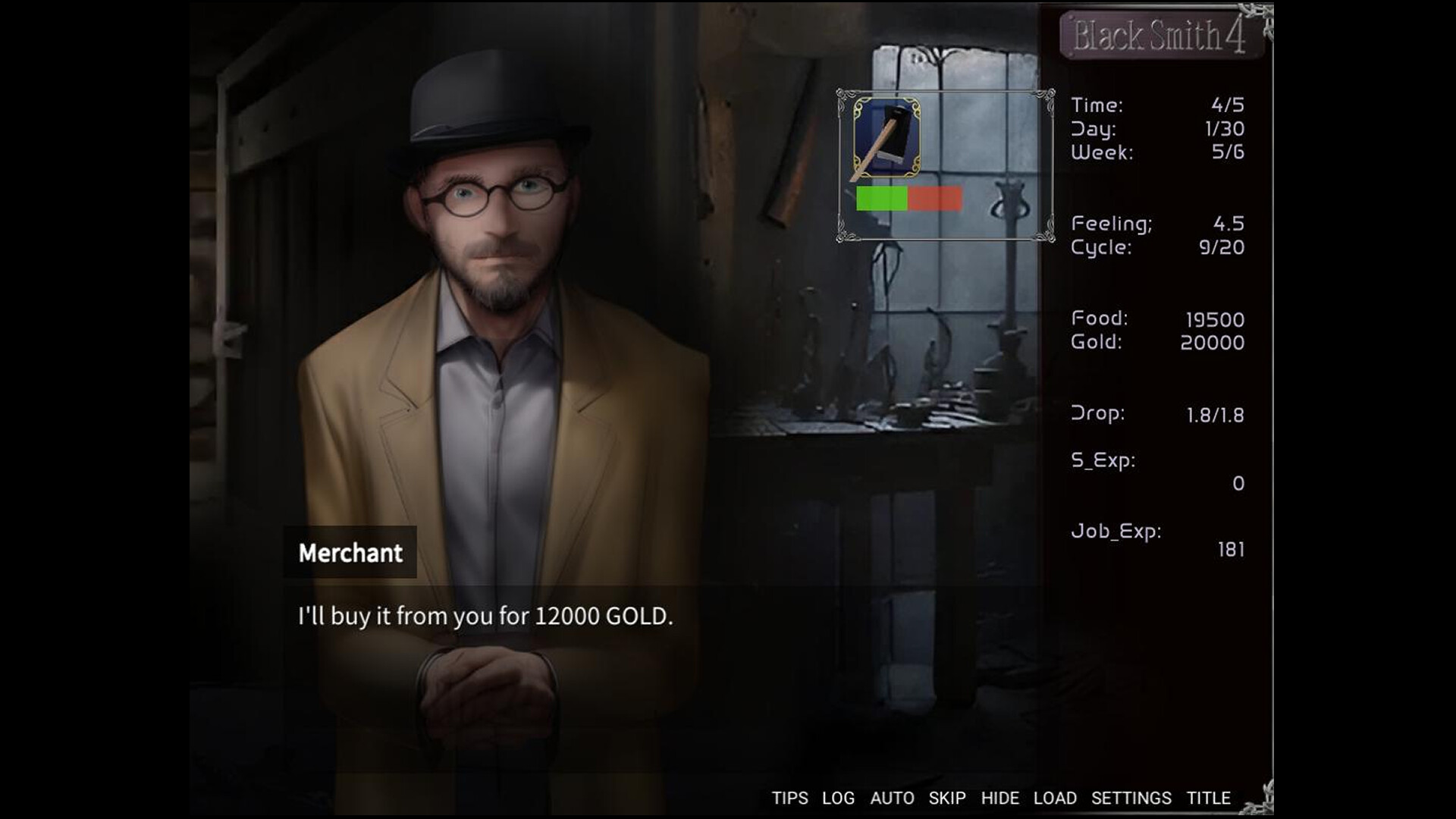Click the axe item icon in the frame
Viewport: 1456px width, 819px height.
tap(888, 136)
